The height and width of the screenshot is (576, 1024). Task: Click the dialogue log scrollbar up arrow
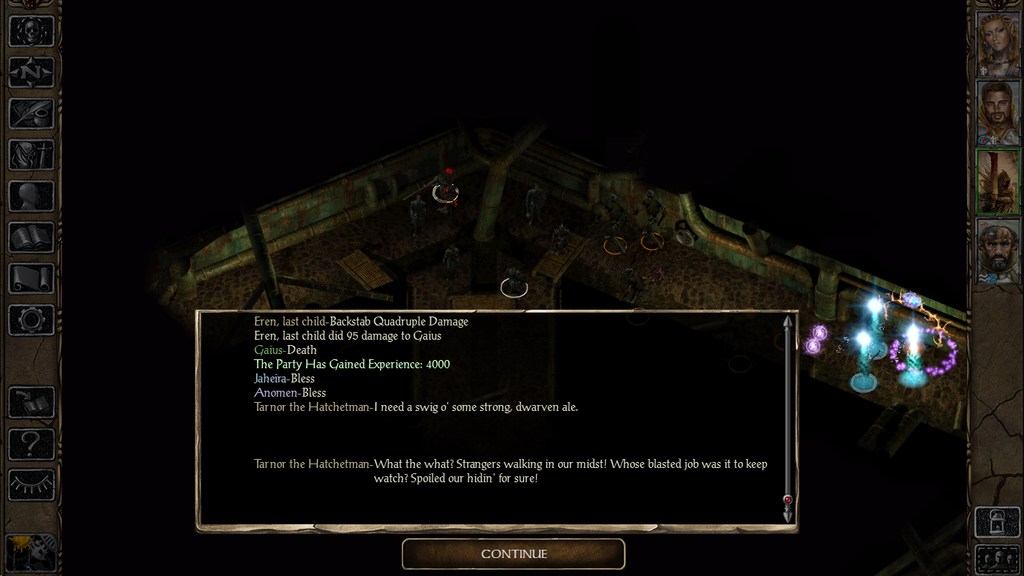[x=788, y=322]
